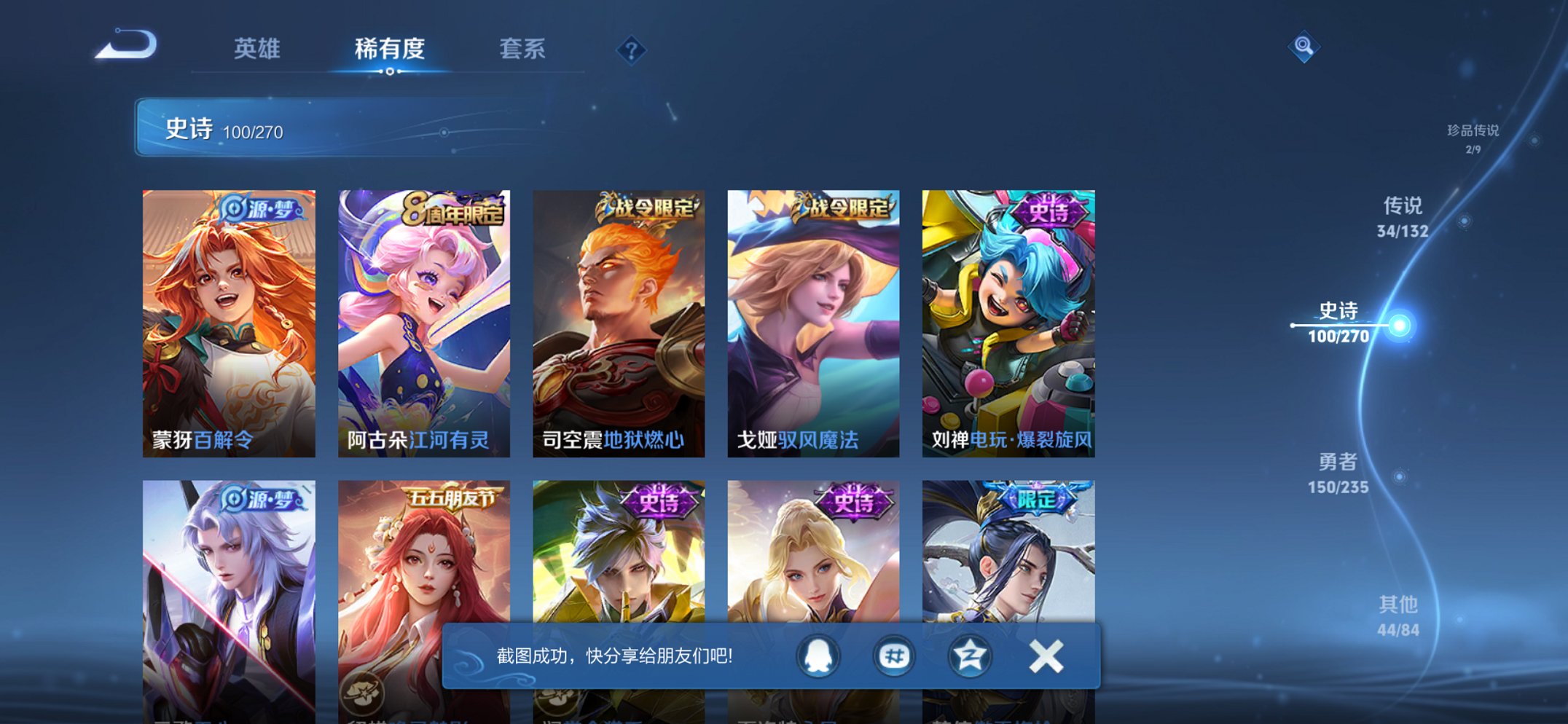
Task: Switch to the 英雄 tab
Action: point(259,47)
